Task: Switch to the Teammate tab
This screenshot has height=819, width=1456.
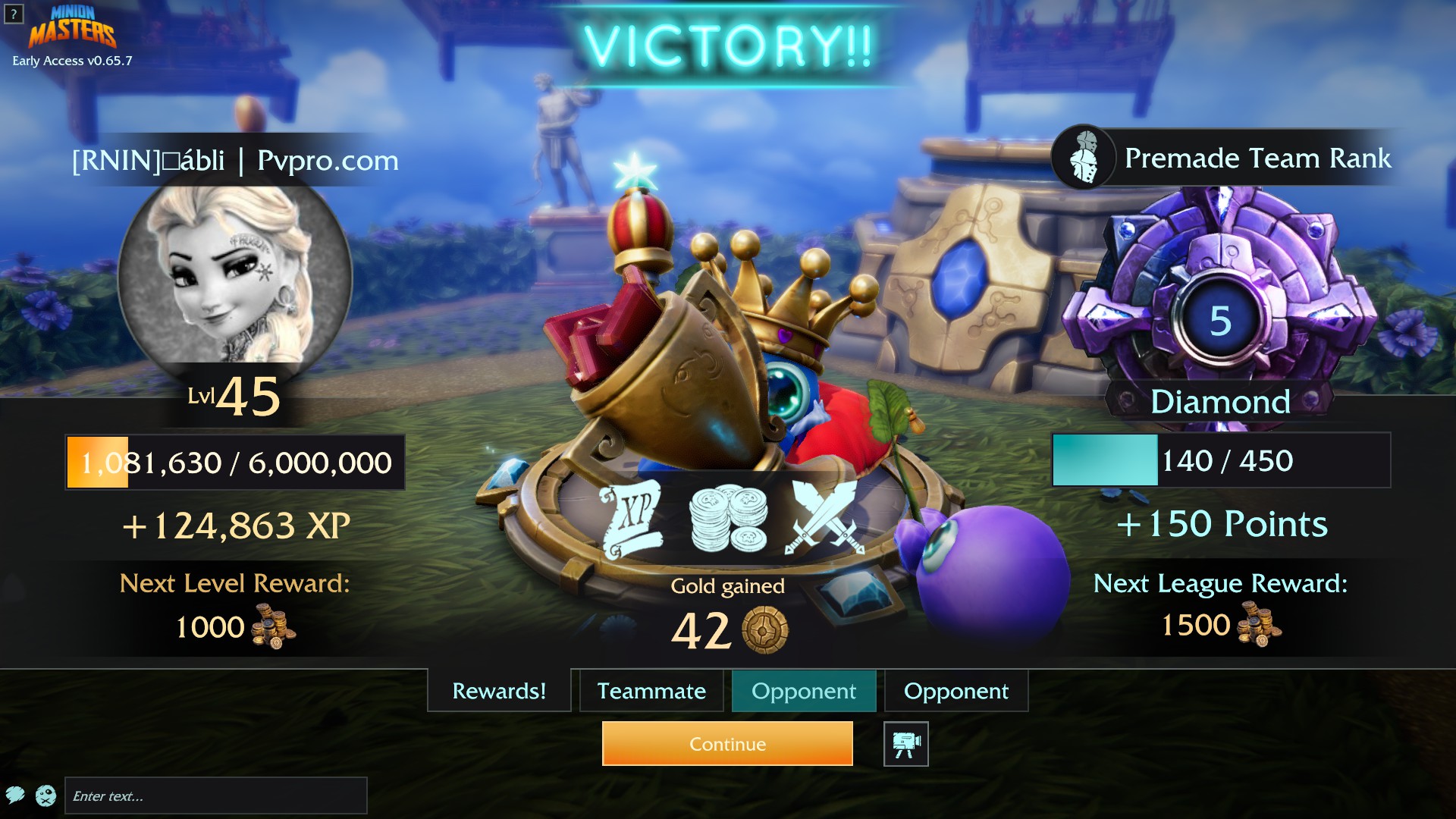Action: 651,691
